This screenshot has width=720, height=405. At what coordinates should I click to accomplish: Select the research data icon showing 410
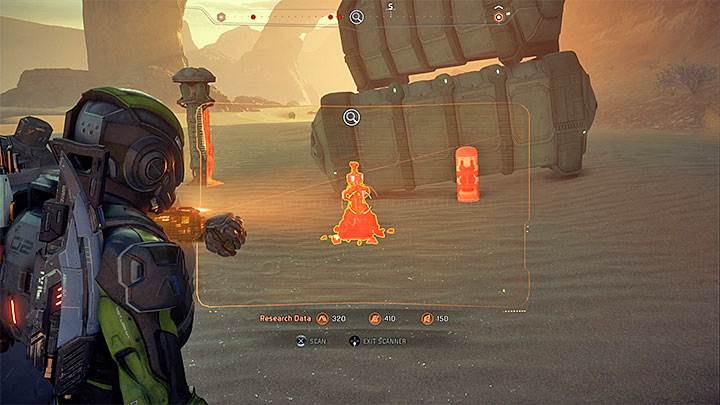[x=375, y=319]
